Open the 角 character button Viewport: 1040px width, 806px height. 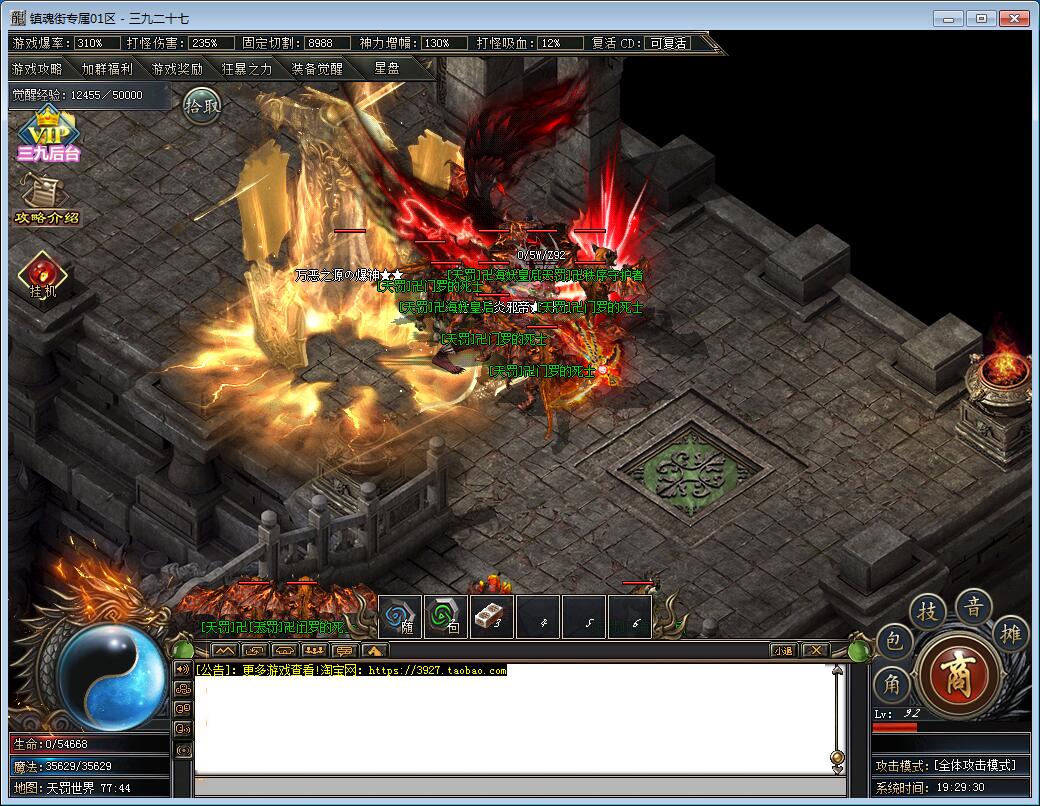(x=892, y=685)
